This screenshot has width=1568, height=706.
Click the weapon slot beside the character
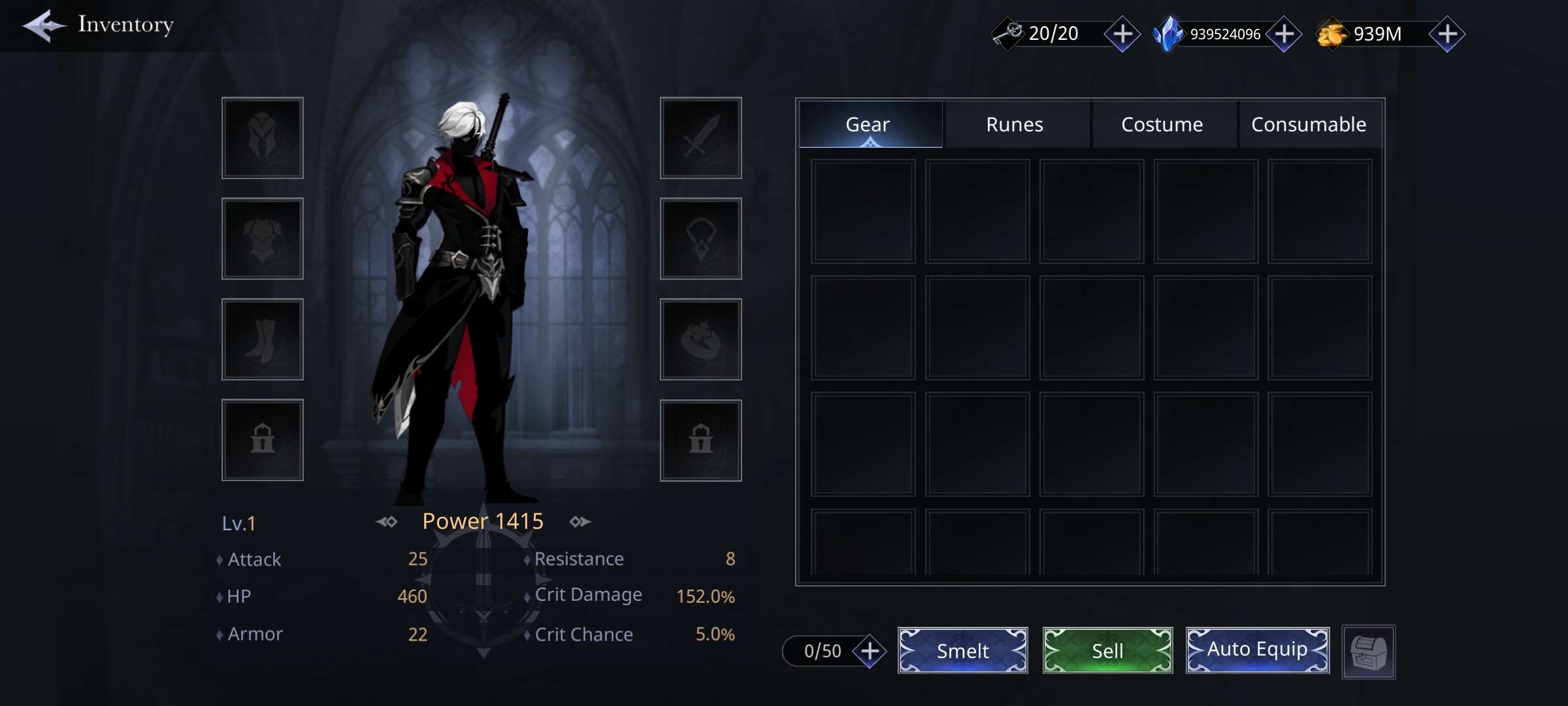point(700,138)
